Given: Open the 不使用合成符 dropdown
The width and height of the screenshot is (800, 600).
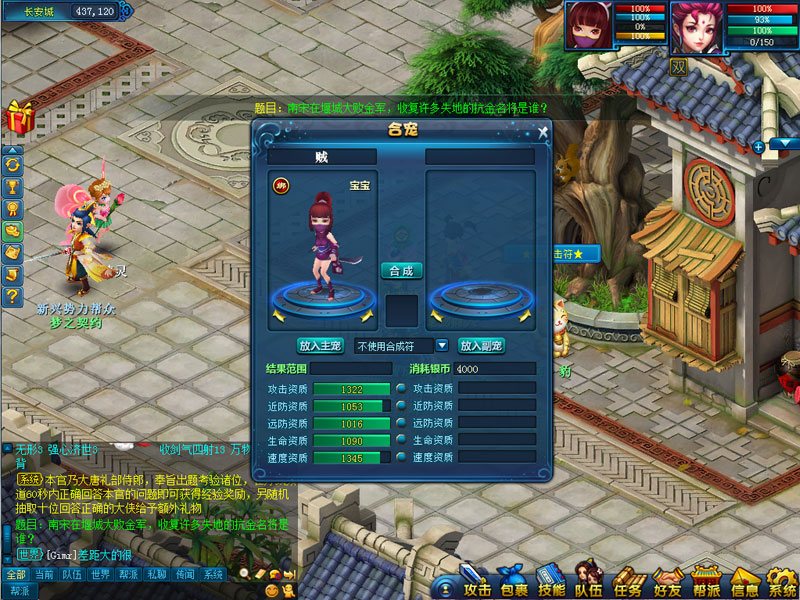Looking at the screenshot, I should (x=441, y=345).
